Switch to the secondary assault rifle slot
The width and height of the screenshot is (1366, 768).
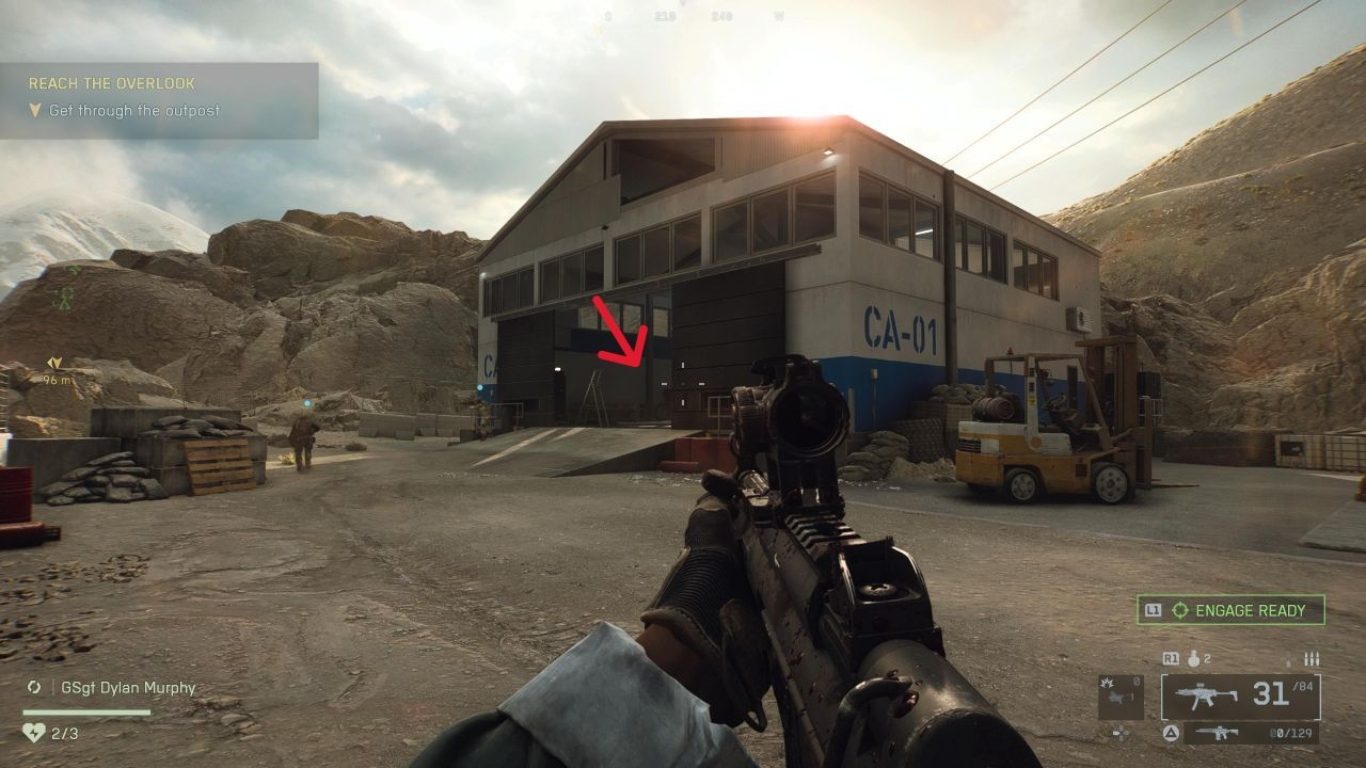1251,734
